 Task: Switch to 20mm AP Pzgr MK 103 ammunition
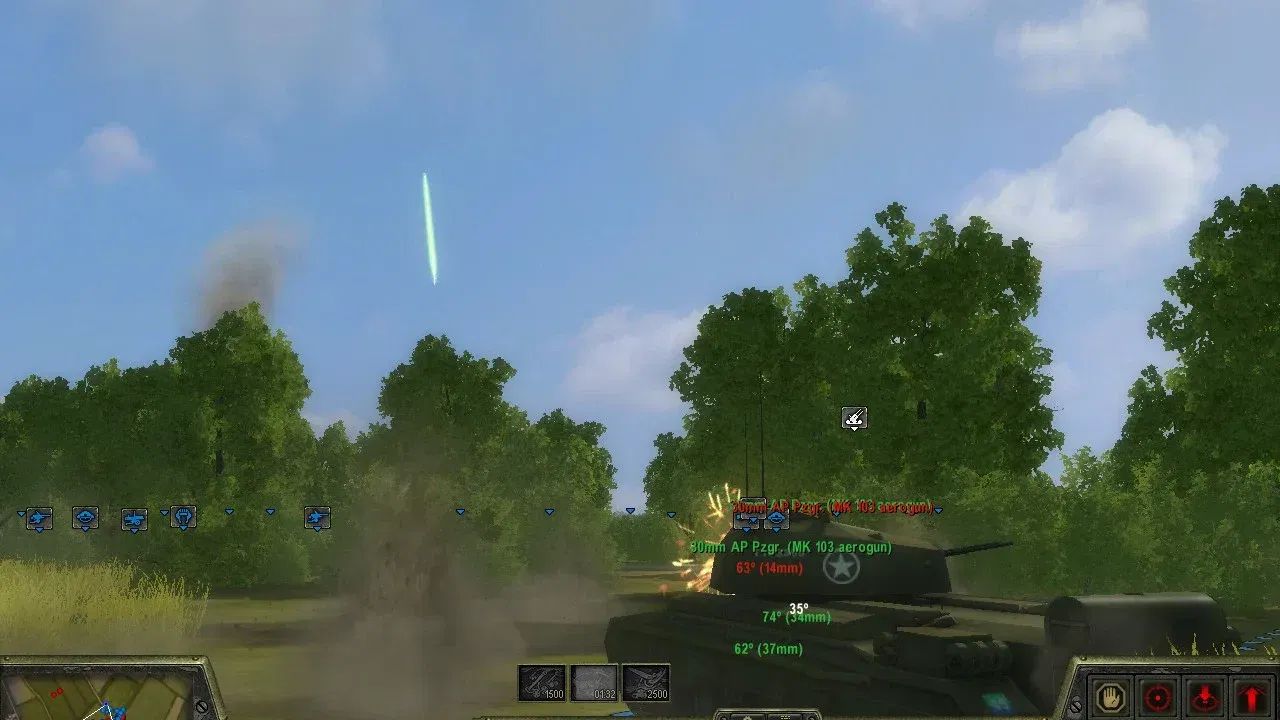(830, 508)
